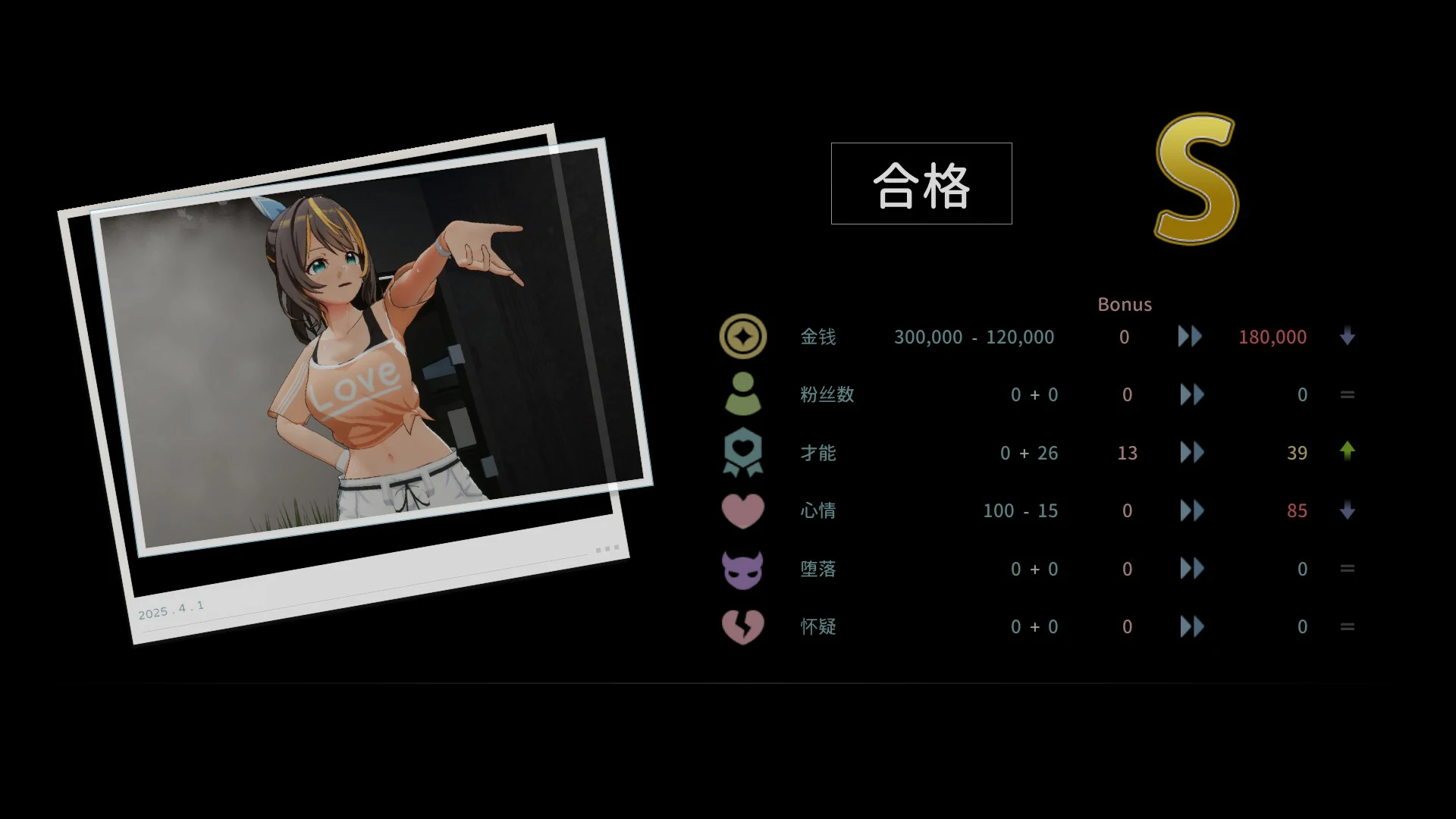The height and width of the screenshot is (819, 1456).
Task: Click the 85 mood value readout
Action: click(1297, 510)
